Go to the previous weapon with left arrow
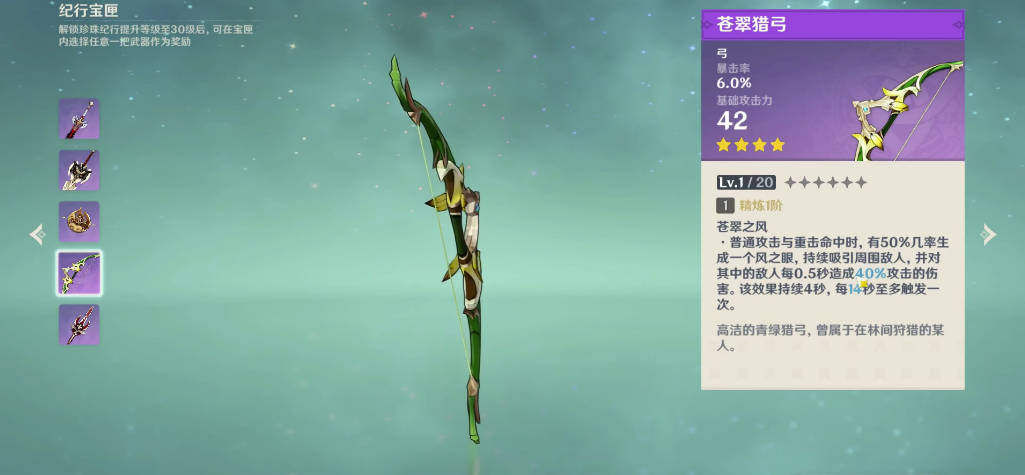The width and height of the screenshot is (1025, 475). point(37,235)
